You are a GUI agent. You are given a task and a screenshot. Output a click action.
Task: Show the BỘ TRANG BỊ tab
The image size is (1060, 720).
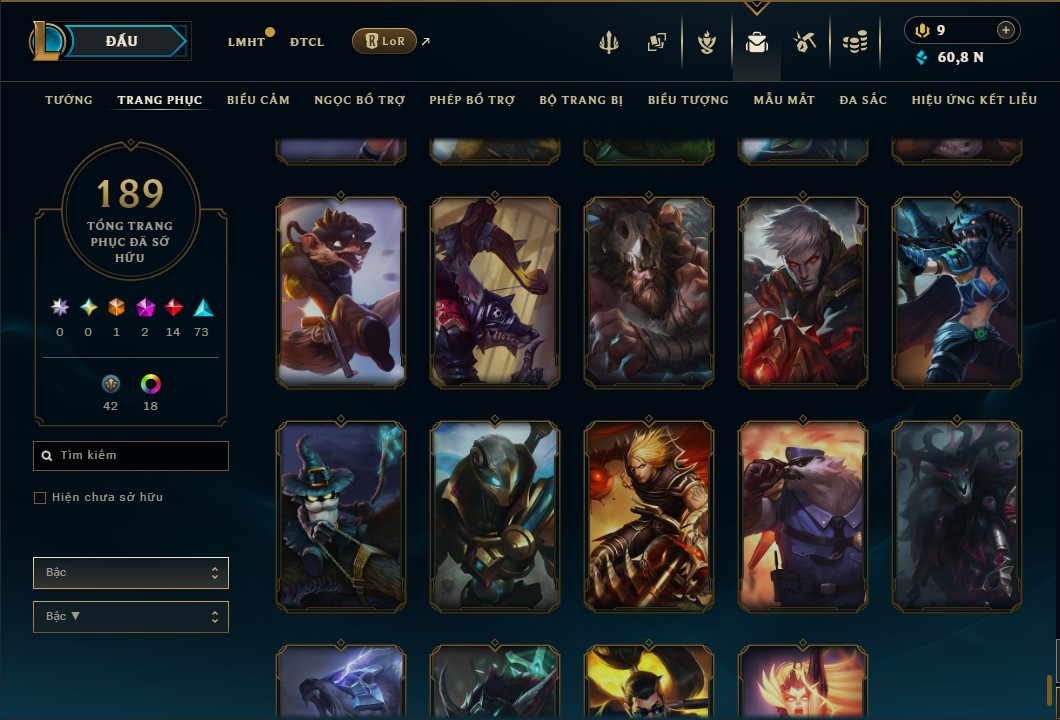(x=581, y=100)
